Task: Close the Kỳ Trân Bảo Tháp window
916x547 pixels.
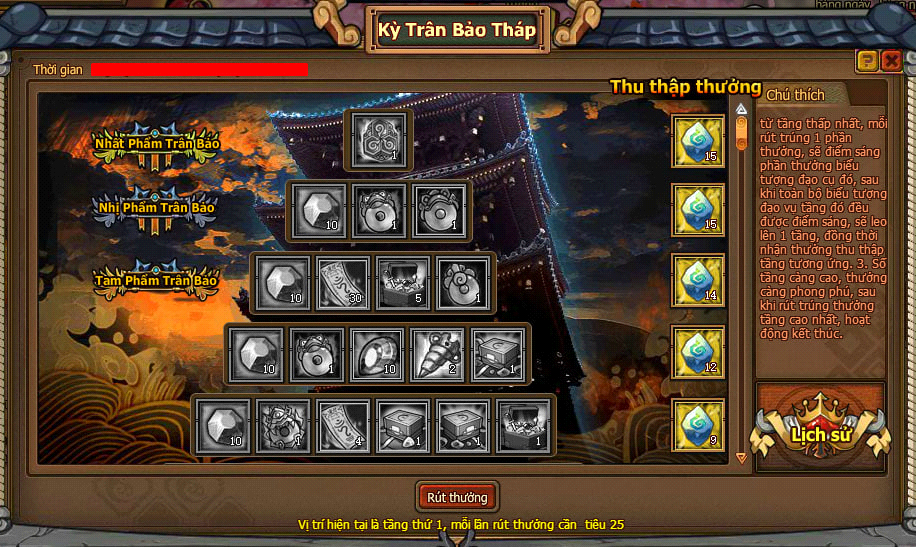Action: coord(891,62)
